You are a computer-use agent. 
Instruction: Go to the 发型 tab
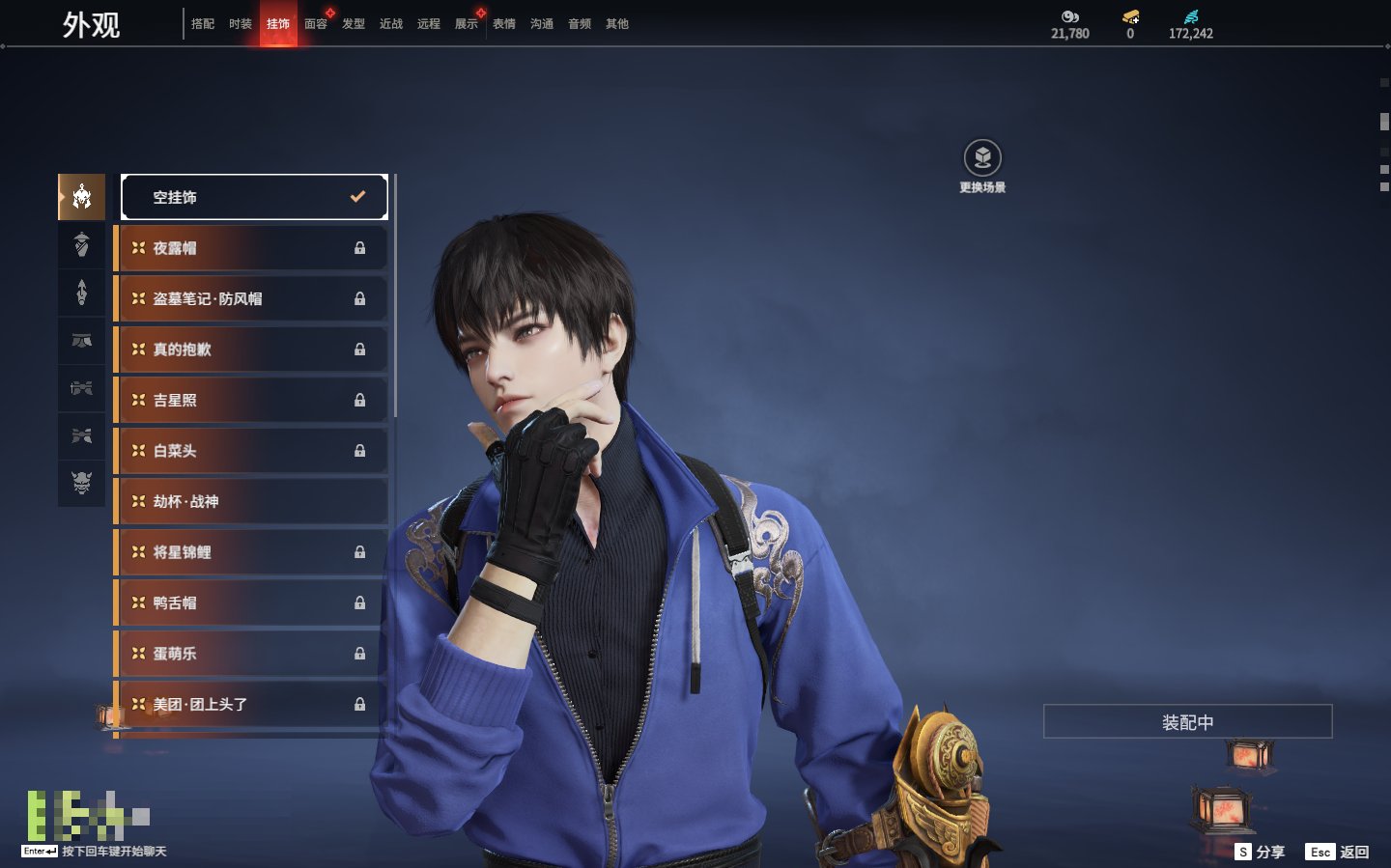354,24
